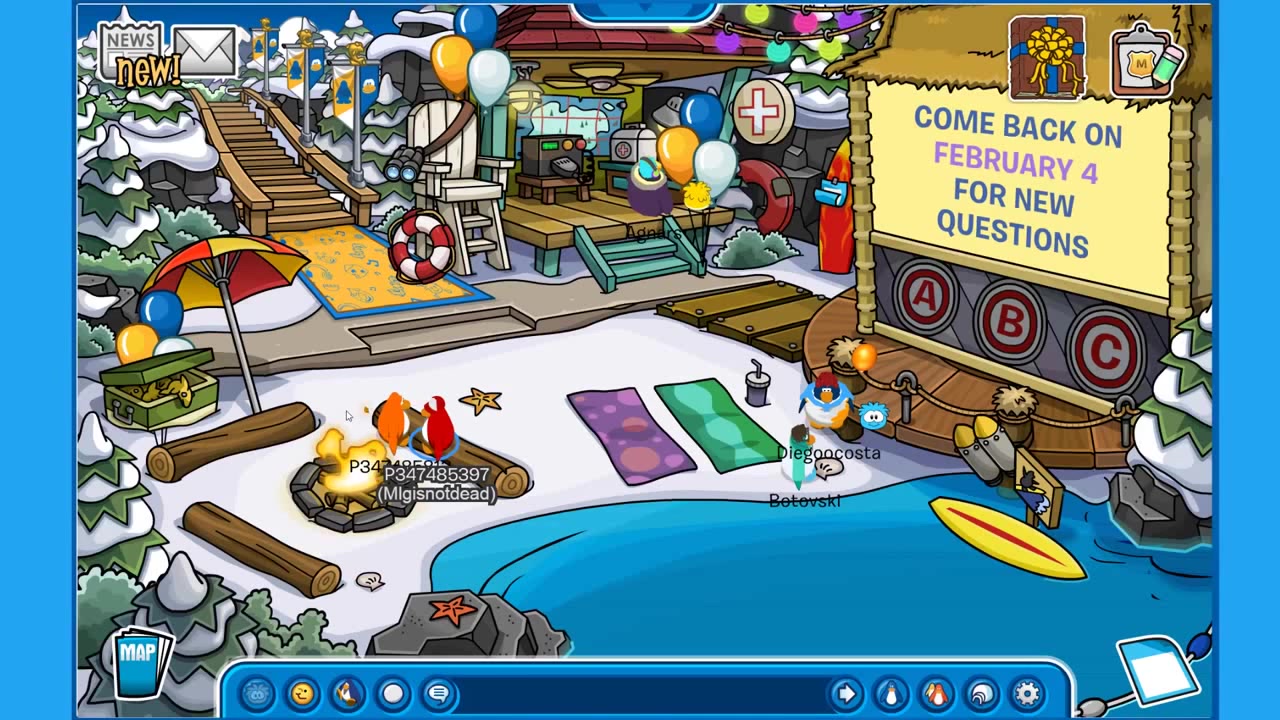1280x720 pixels.
Task: Open the penguin actions menu
Action: pyautogui.click(x=347, y=693)
